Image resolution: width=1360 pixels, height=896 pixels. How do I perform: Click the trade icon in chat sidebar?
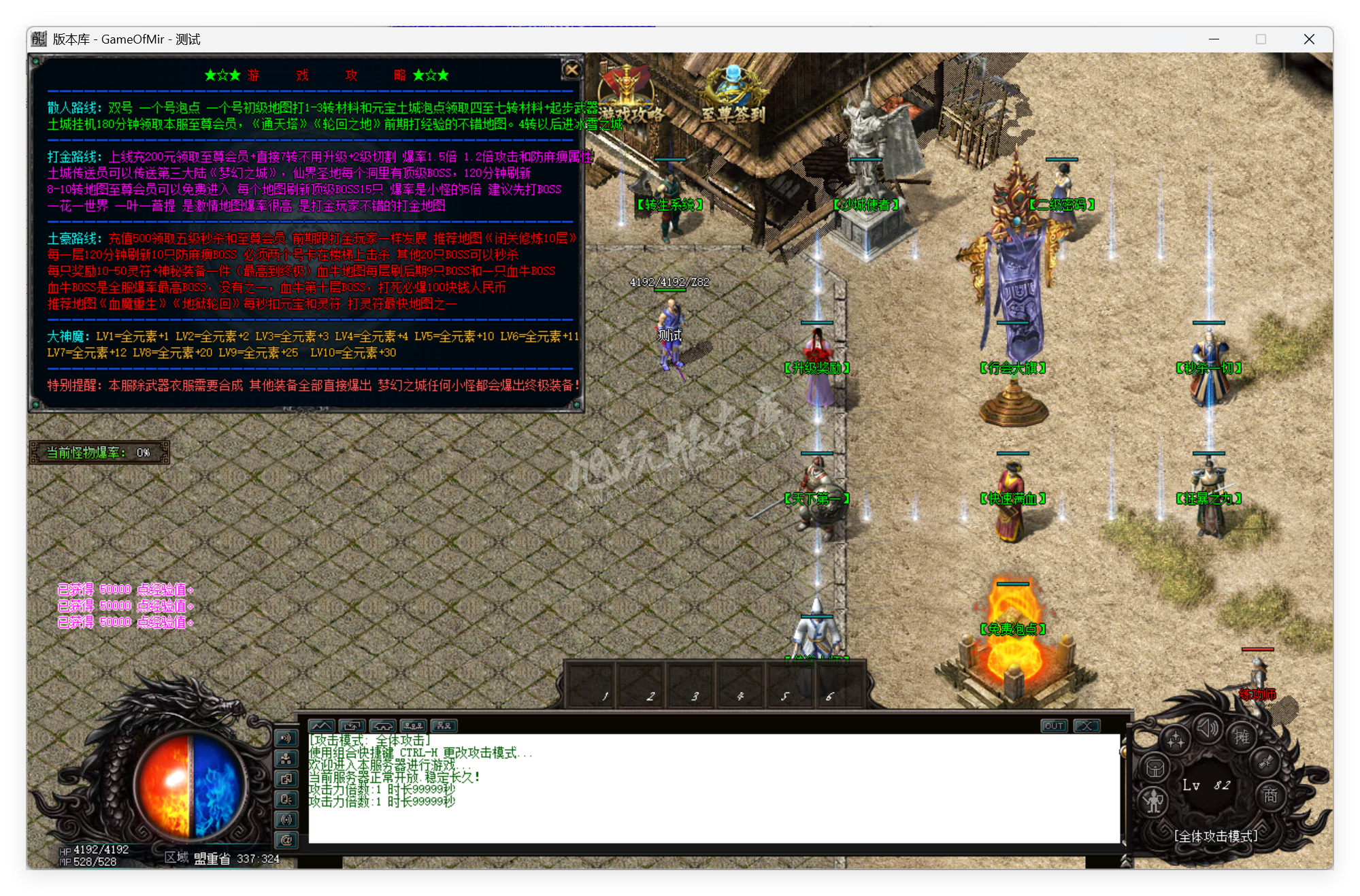click(286, 780)
